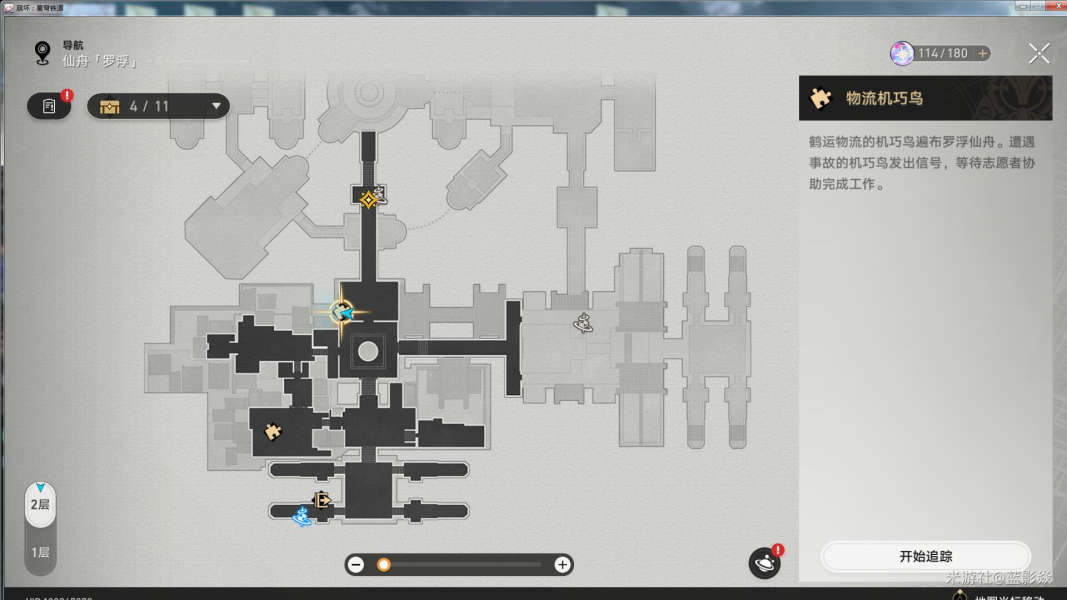Select the blue space anchor marker on the map
This screenshot has width=1067, height=600.
point(302,517)
